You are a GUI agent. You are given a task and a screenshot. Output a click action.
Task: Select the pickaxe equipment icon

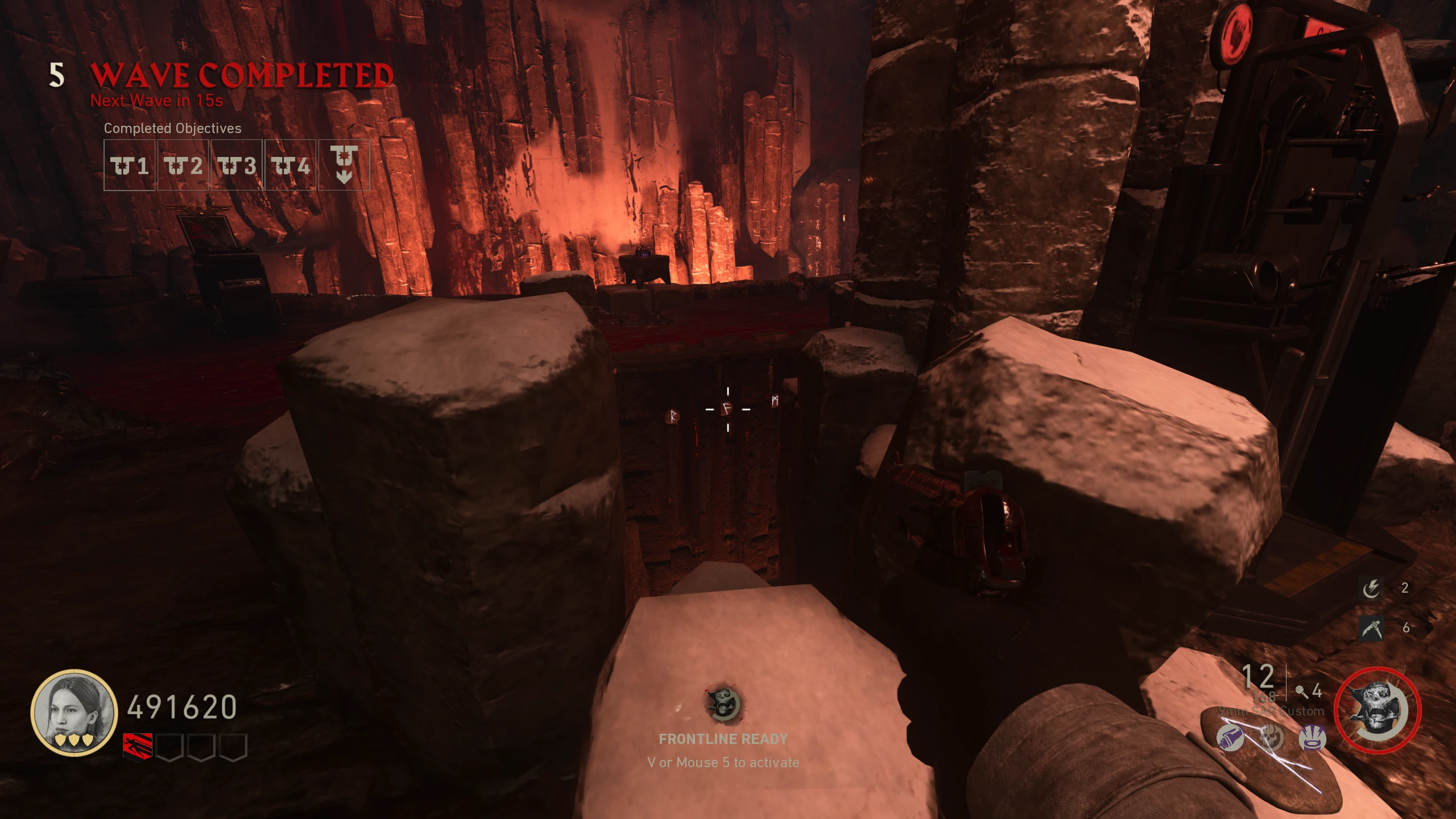click(1371, 628)
